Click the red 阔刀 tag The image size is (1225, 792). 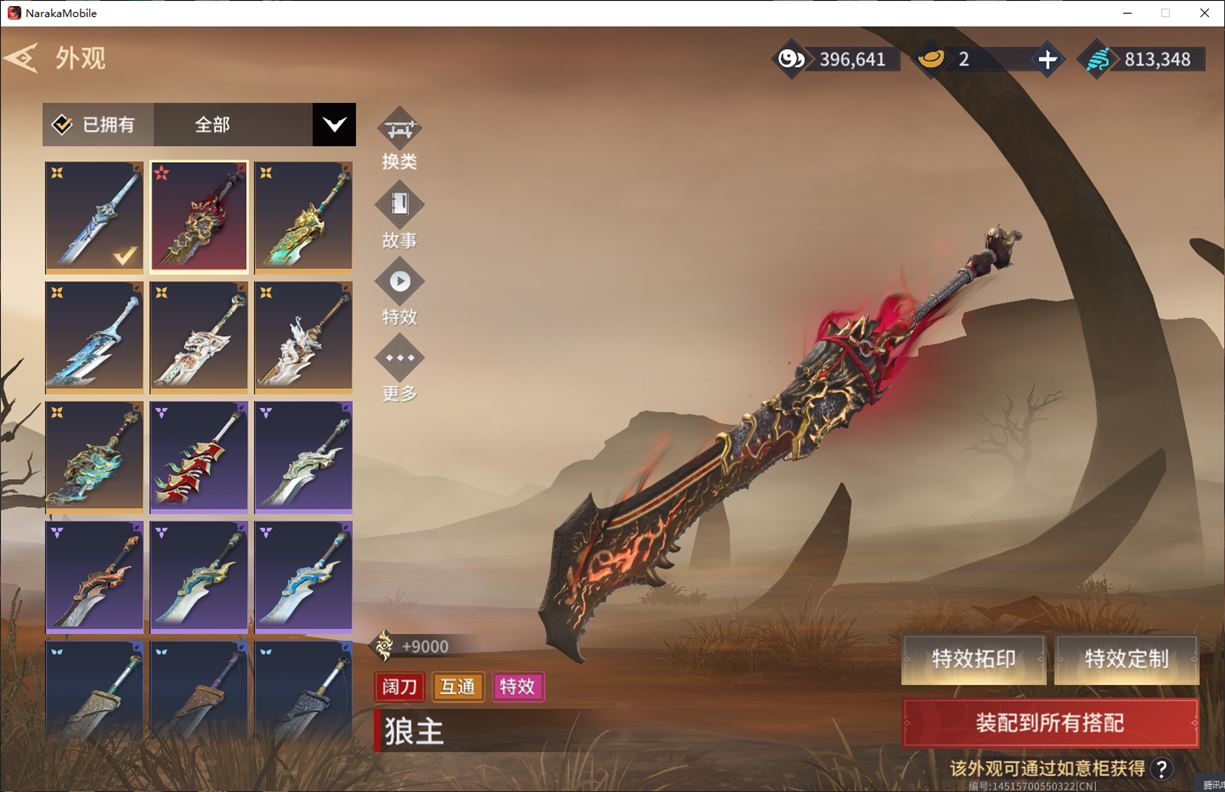click(x=400, y=687)
